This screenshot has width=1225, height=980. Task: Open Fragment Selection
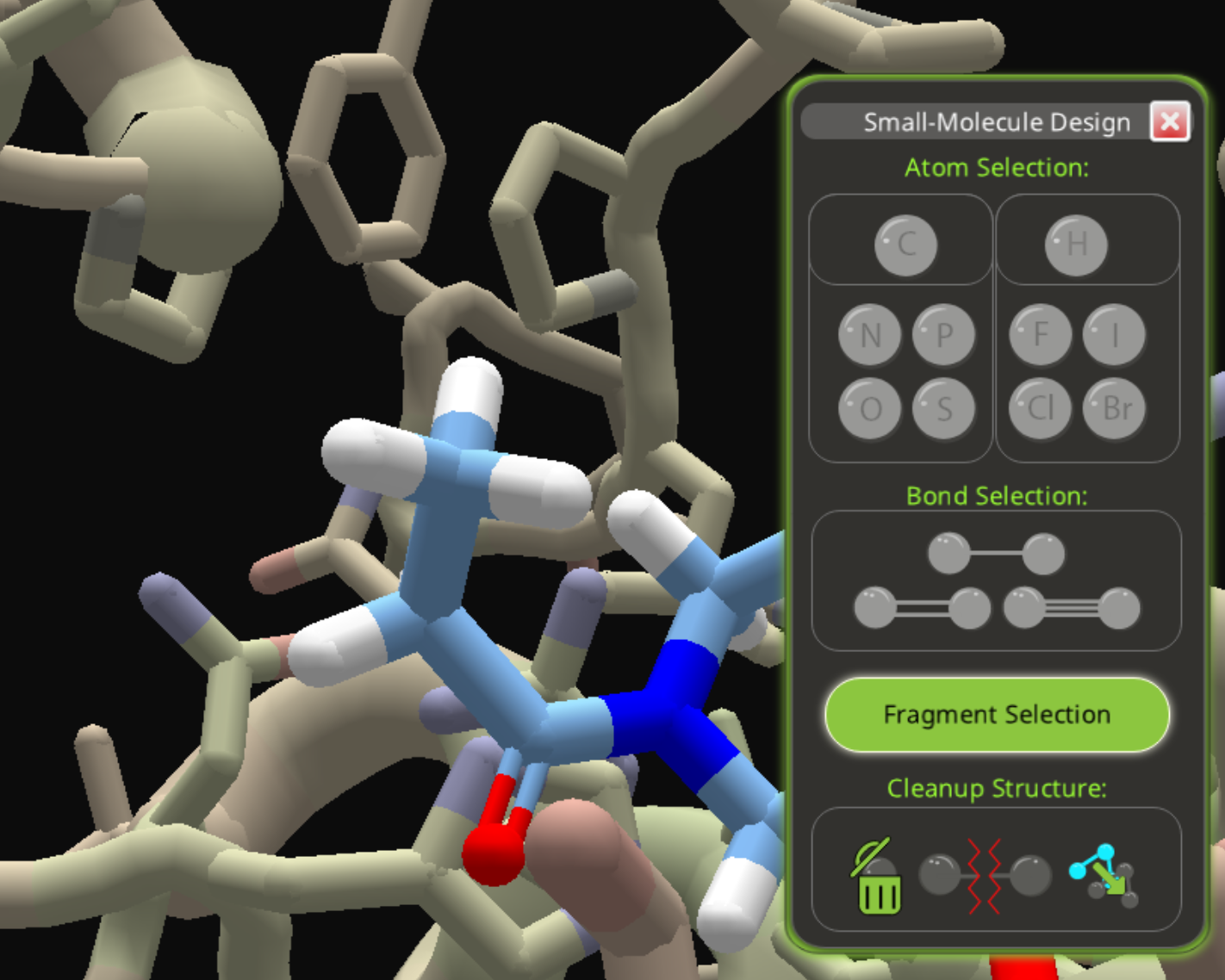pyautogui.click(x=997, y=715)
